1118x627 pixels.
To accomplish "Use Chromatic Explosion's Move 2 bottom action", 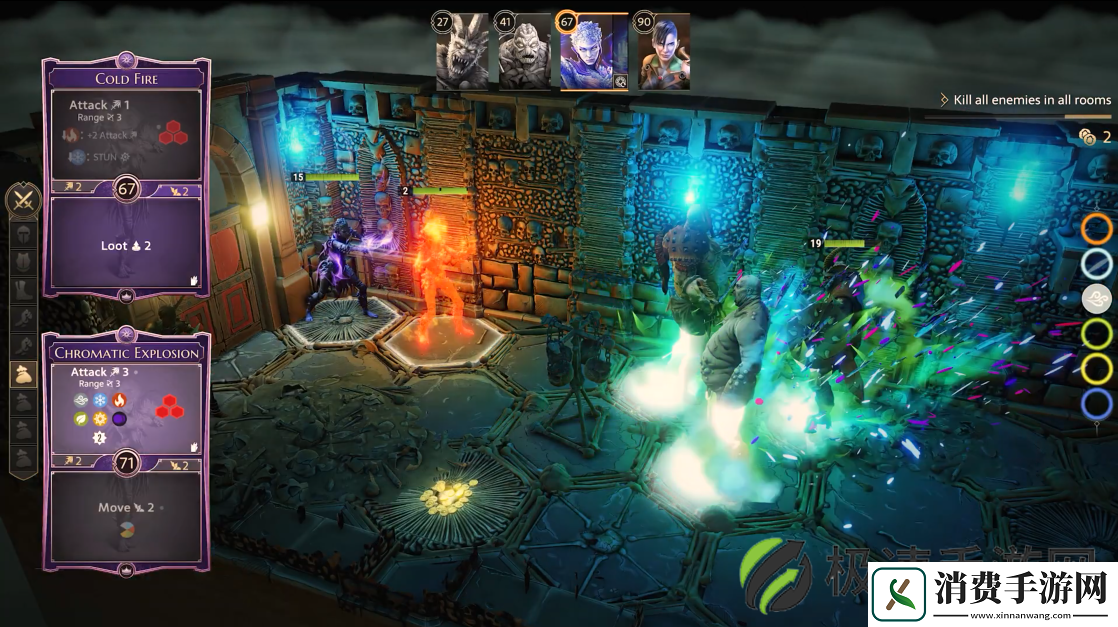I will (126, 508).
